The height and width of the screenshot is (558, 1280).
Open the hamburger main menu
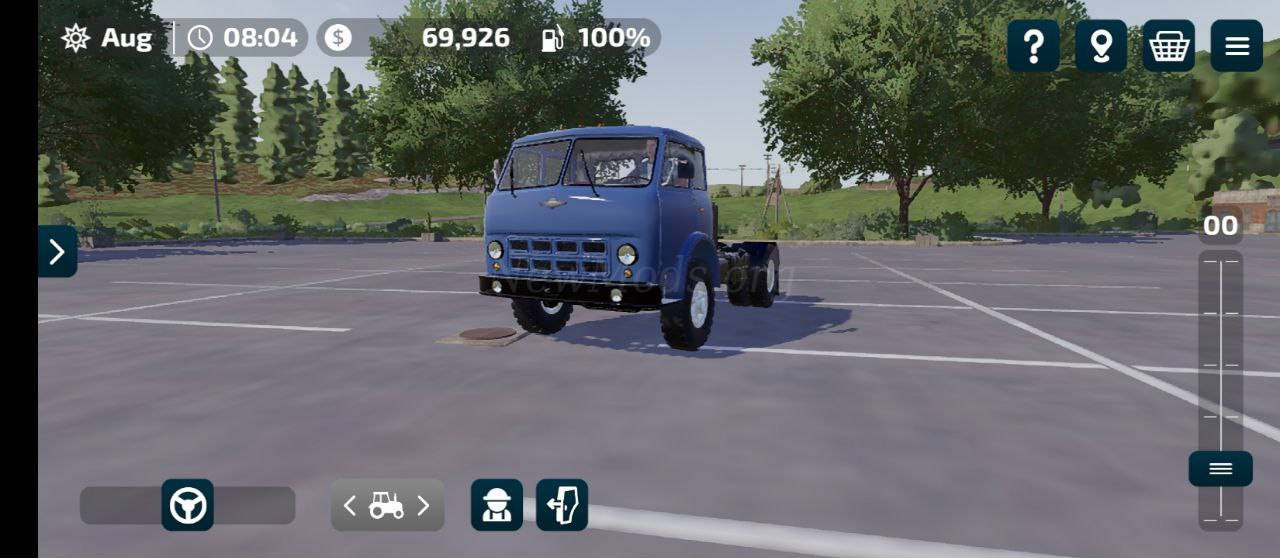point(1237,46)
